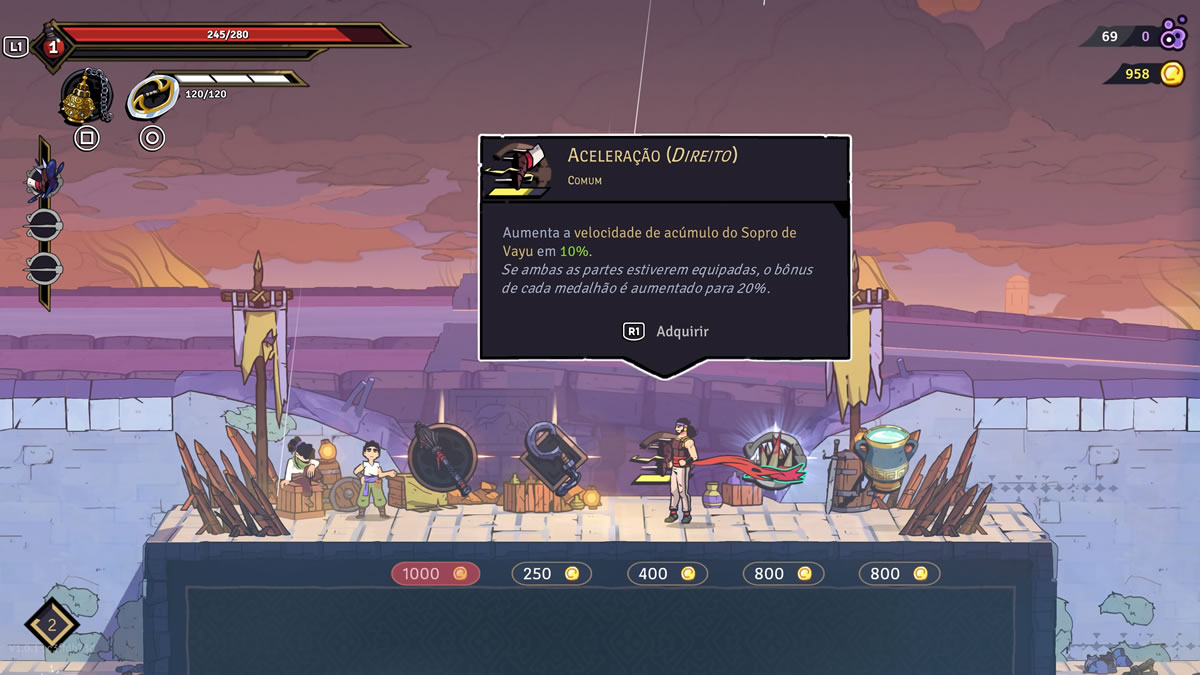Click the equipped medallion in the top slot
Screen dimensions: 1200x675
[43, 180]
